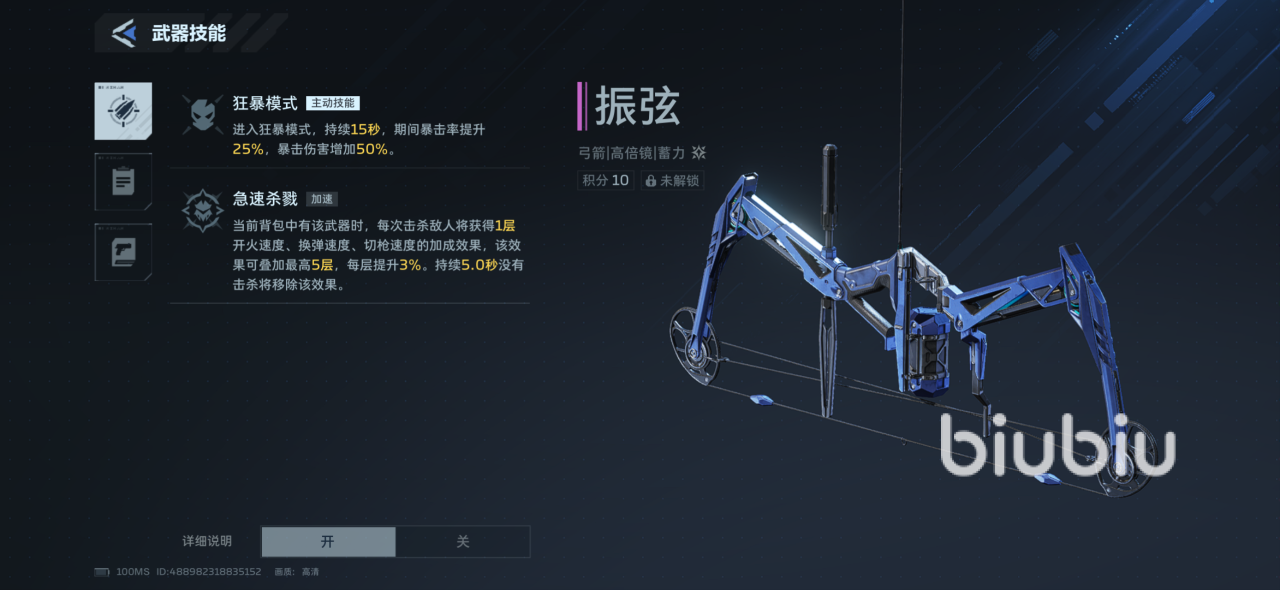Click the 未解锁 locked status badge
This screenshot has height=590, width=1280.
[672, 181]
